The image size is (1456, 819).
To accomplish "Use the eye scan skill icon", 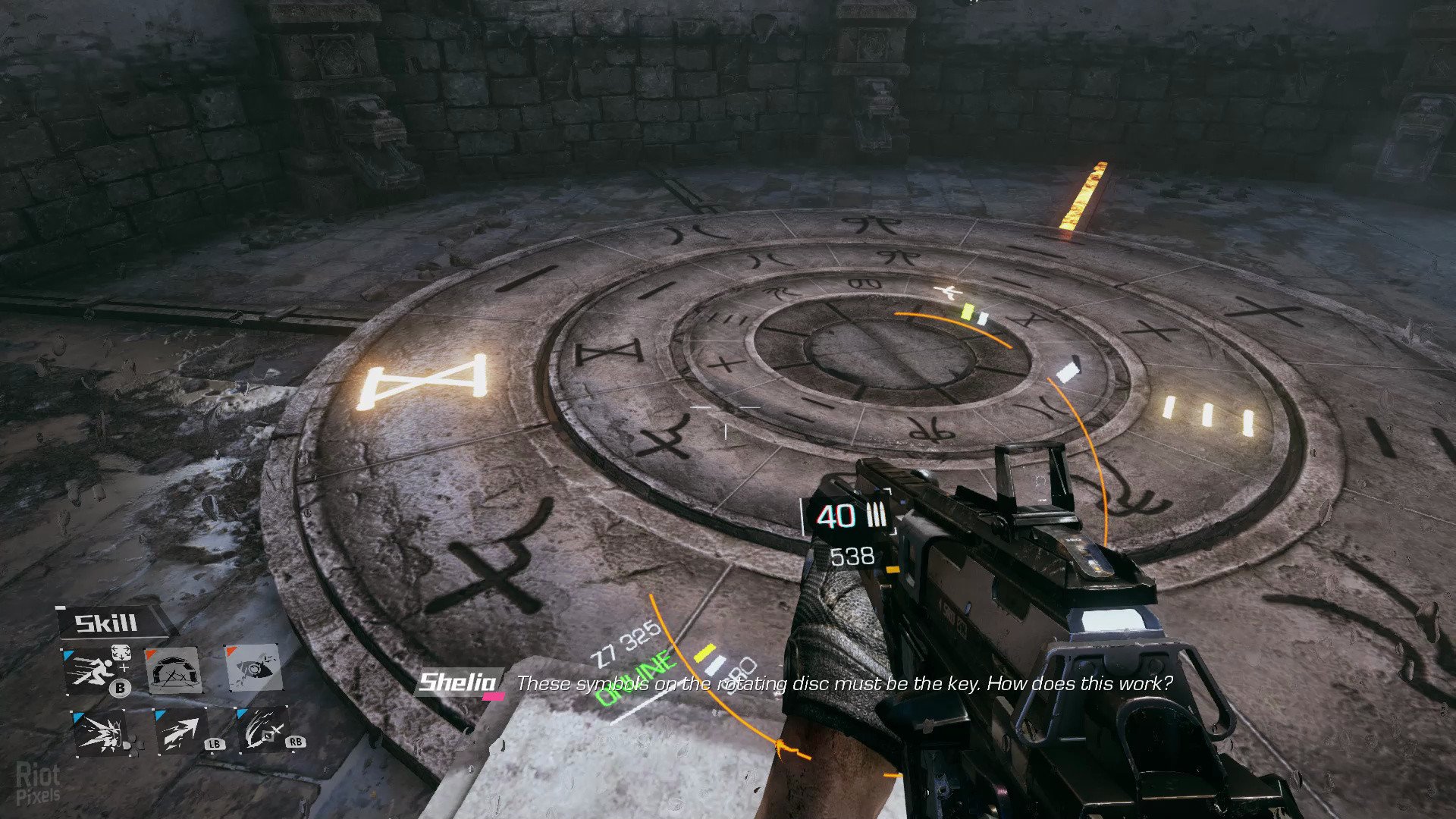I will point(254,668).
